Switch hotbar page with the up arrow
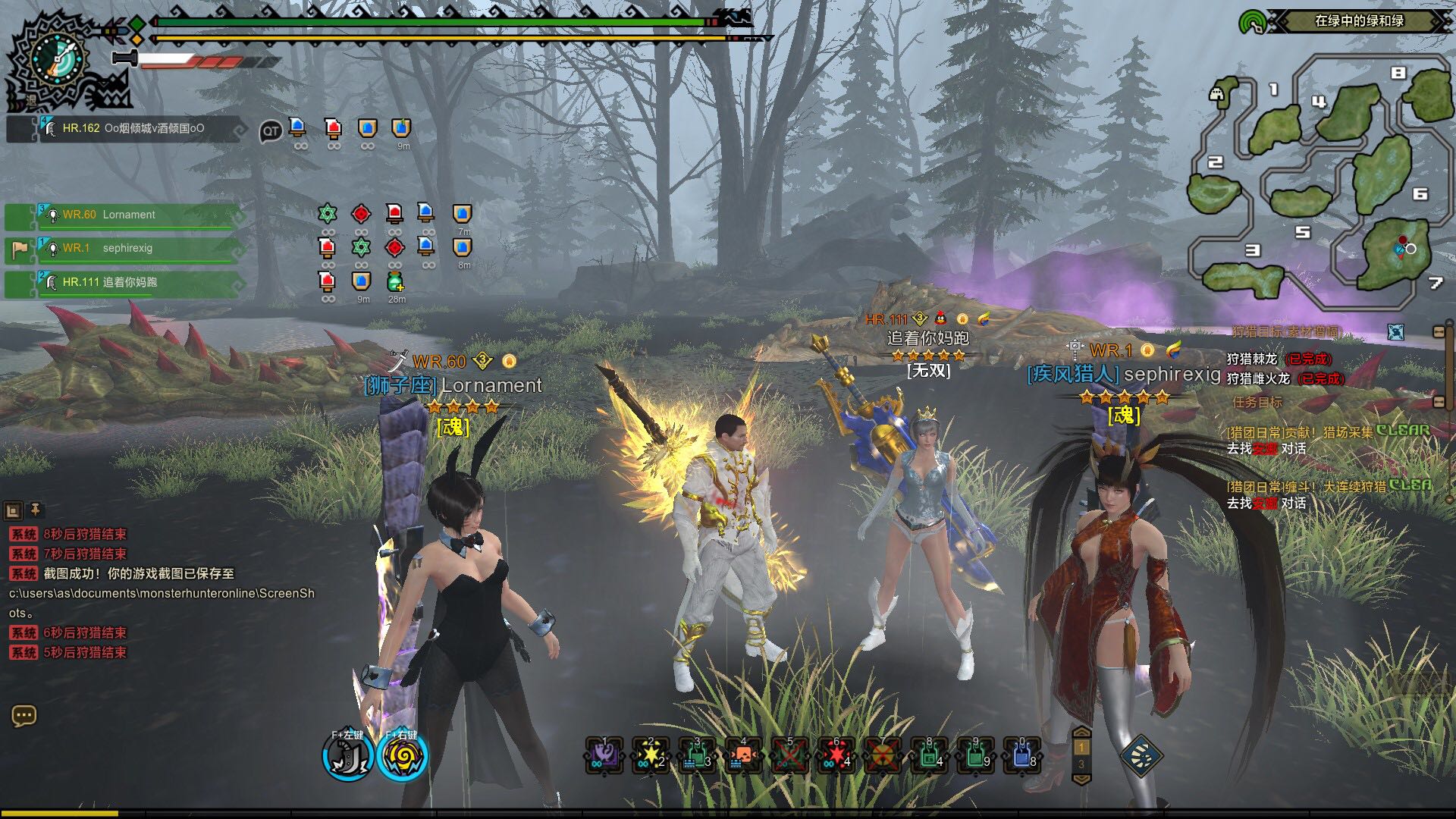The height and width of the screenshot is (819, 1456). point(1081,733)
